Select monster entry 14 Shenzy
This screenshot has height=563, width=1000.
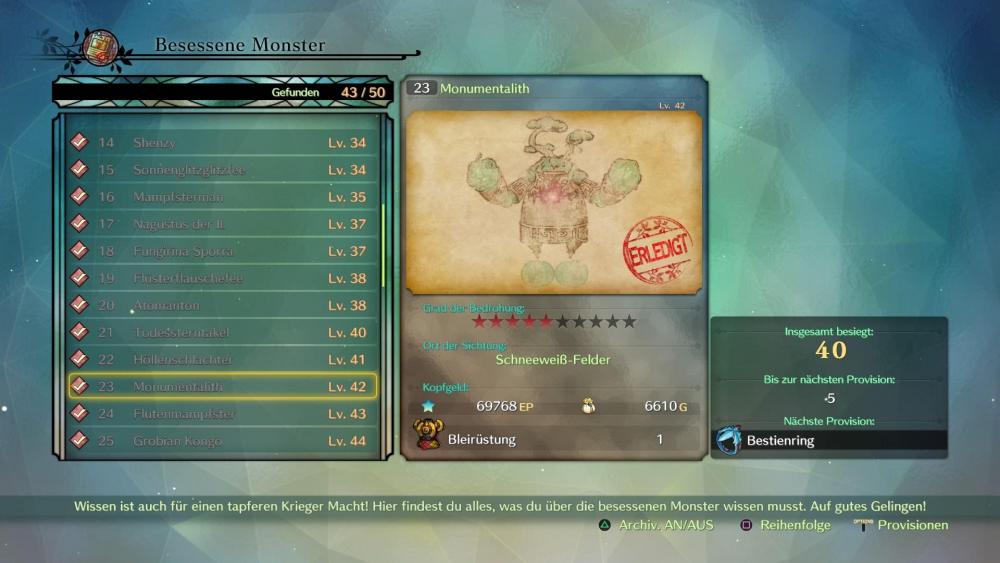pos(222,143)
